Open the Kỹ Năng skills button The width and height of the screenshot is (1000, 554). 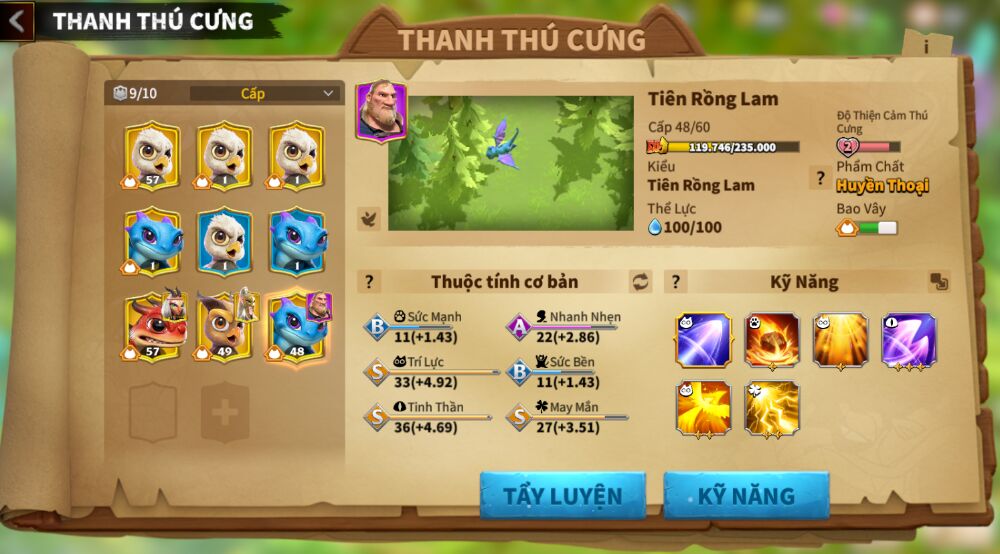click(x=746, y=496)
